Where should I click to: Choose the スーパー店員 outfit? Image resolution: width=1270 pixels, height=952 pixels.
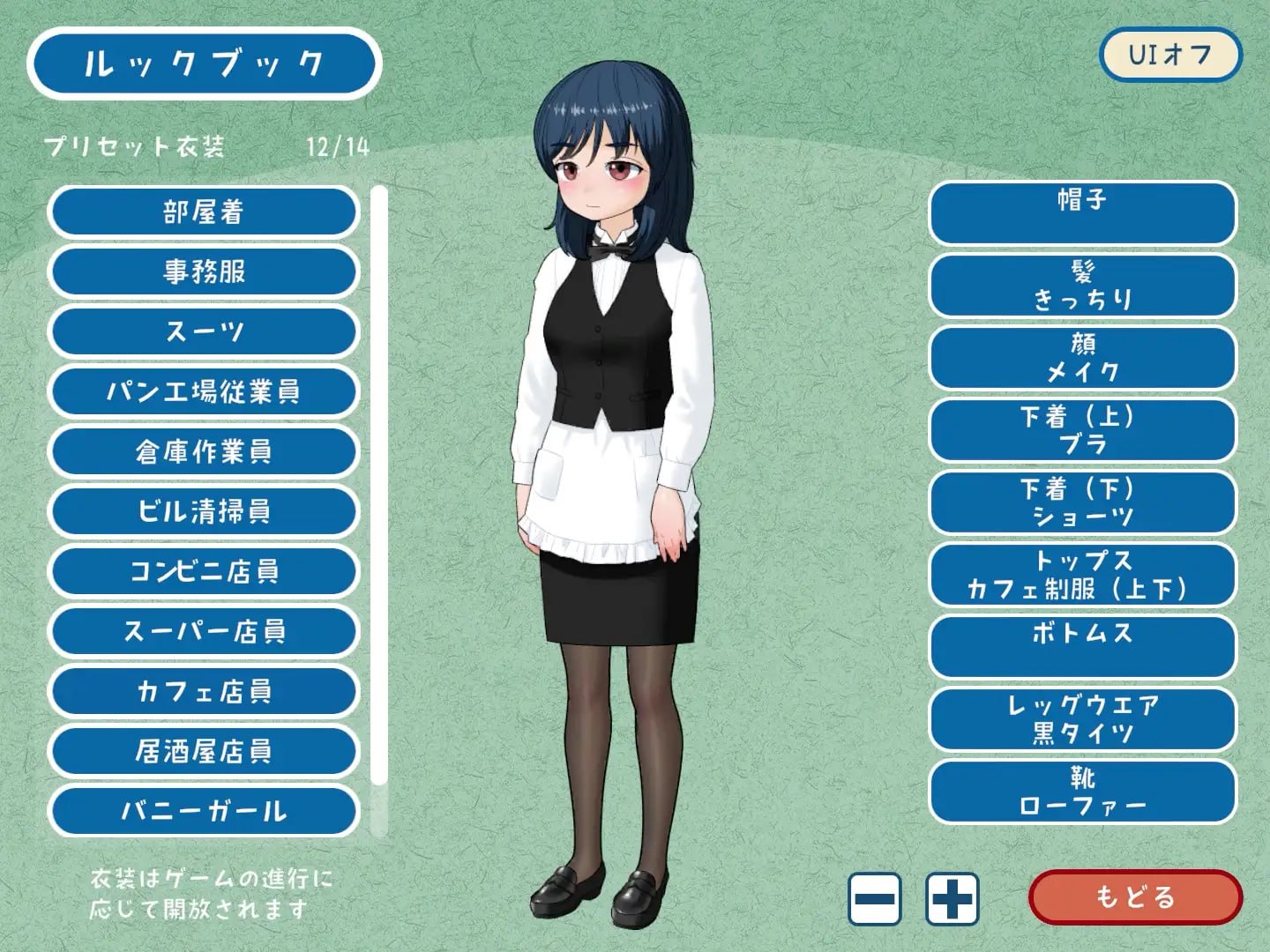click(203, 632)
